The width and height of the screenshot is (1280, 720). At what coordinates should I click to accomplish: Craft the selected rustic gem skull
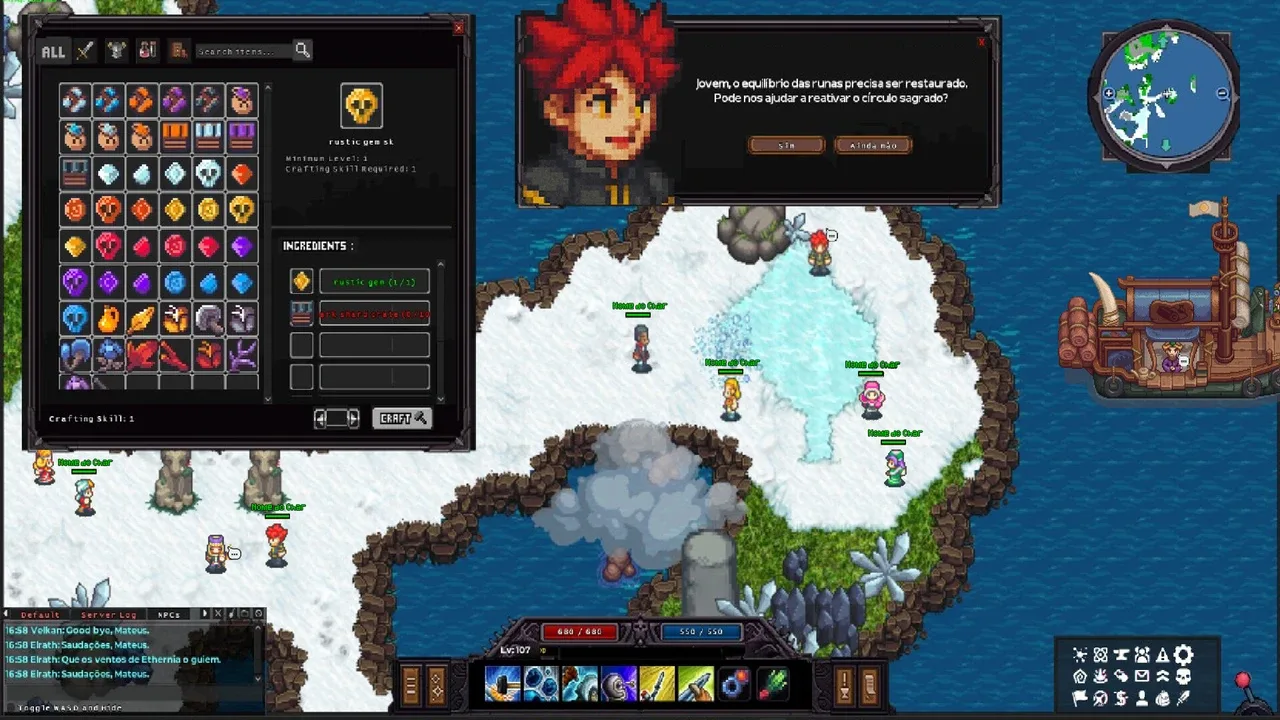pos(401,418)
